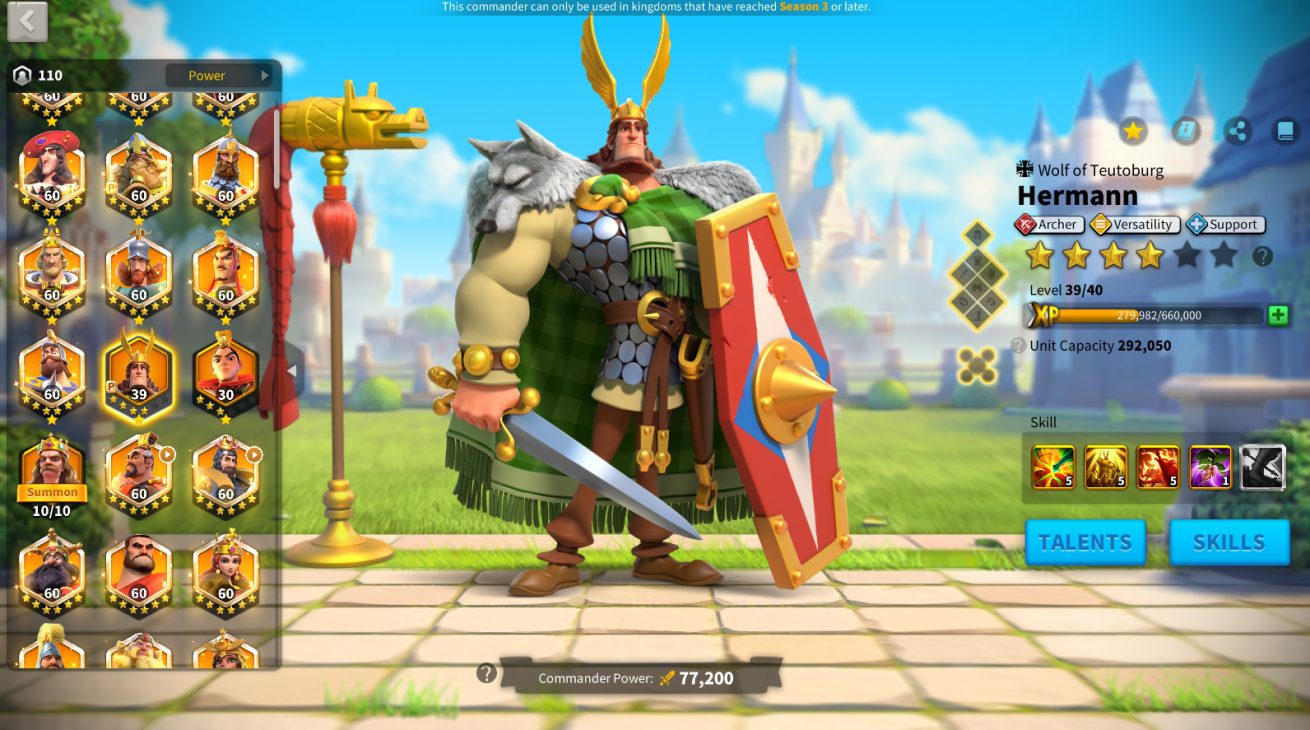The height and width of the screenshot is (730, 1310).
Task: Open the diamond talent tree preview icon
Action: (977, 275)
